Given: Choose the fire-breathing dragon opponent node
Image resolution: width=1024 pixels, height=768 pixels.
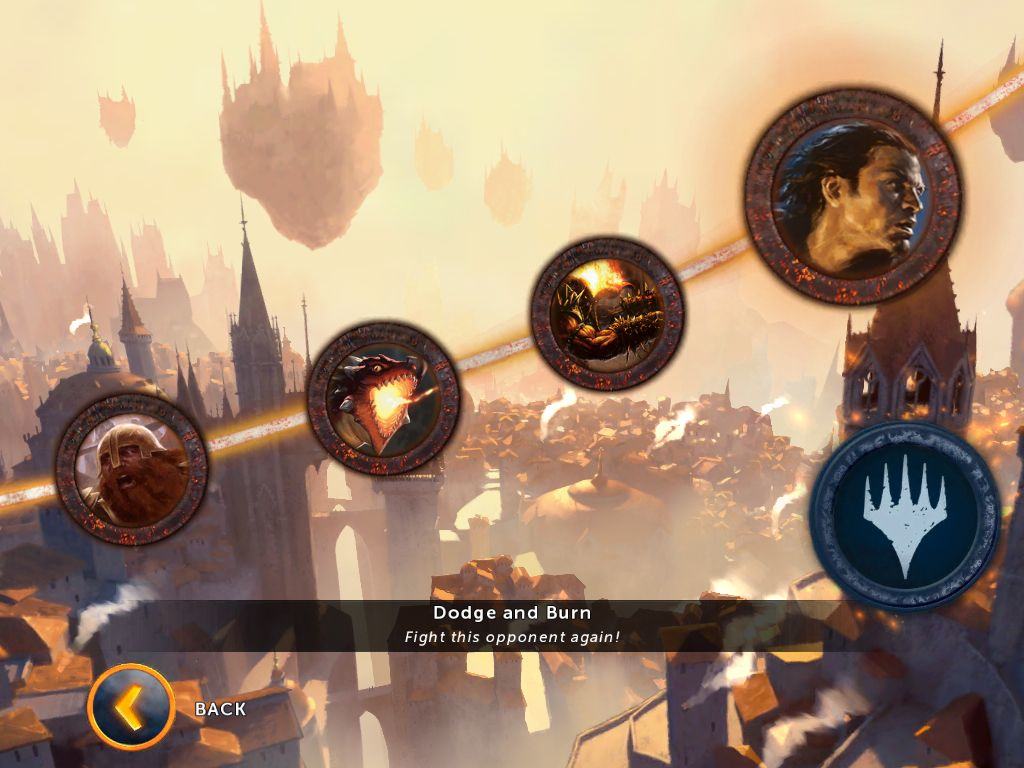Looking at the screenshot, I should click(384, 398).
